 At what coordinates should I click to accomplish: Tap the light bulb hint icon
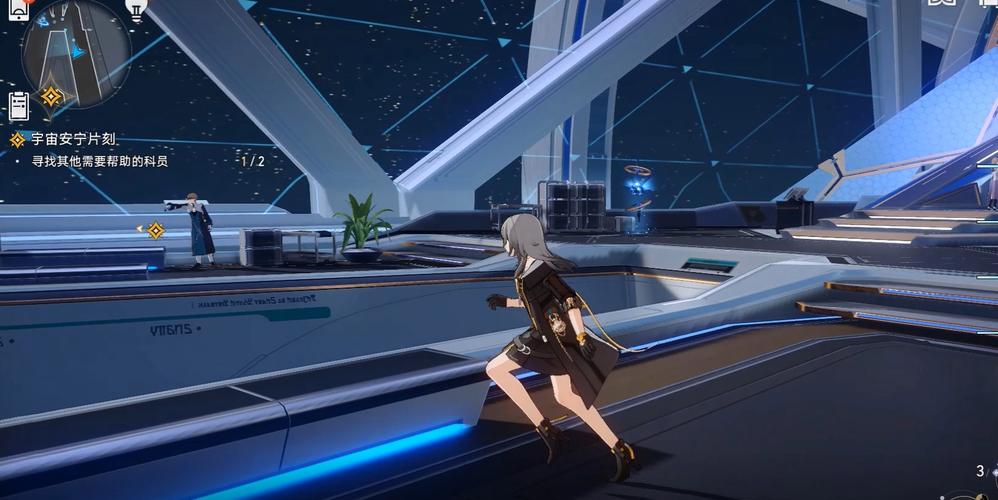coord(135,9)
